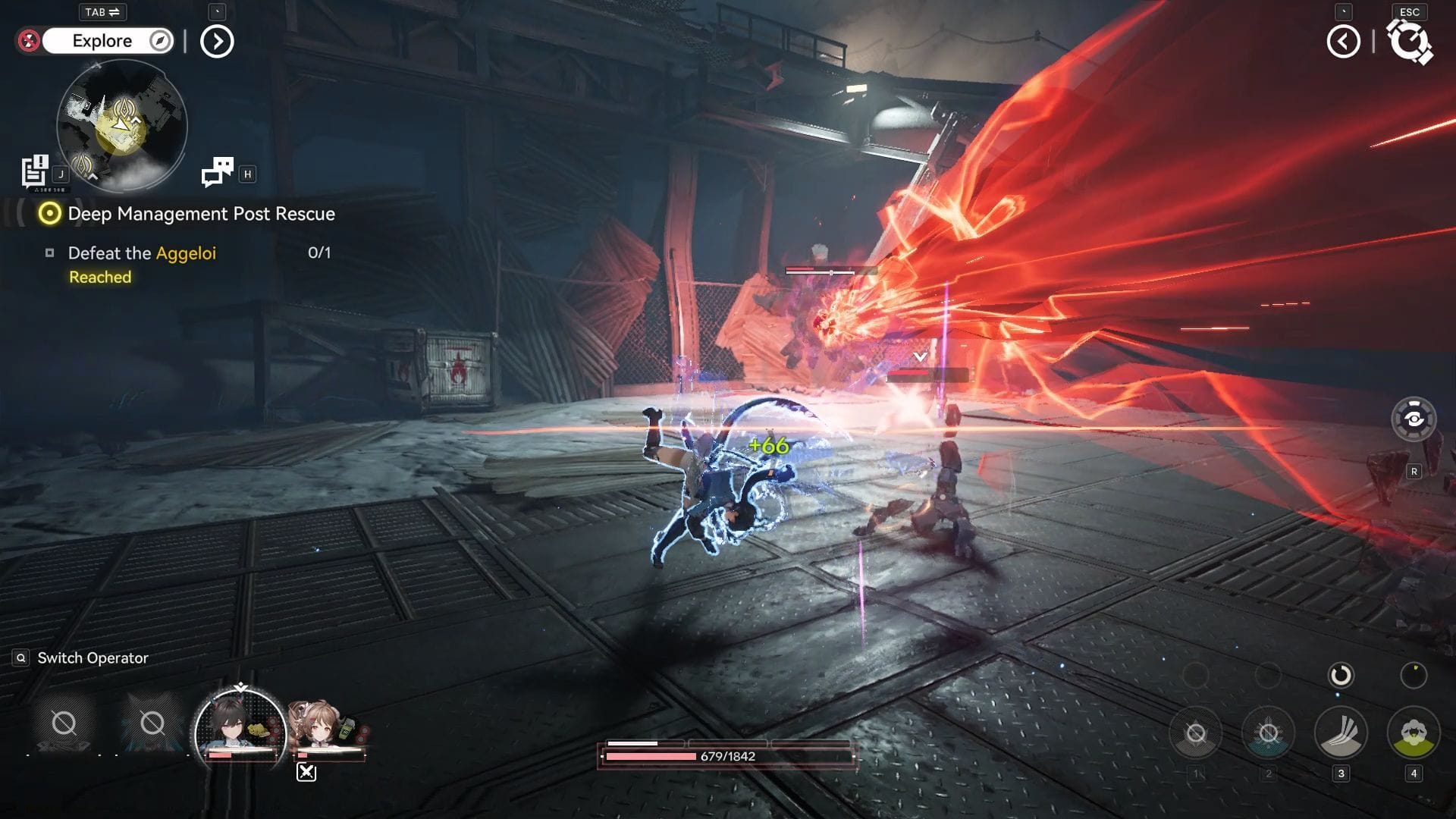Click the left-arrow circle at top right
The height and width of the screenshot is (819, 1456).
[1343, 42]
